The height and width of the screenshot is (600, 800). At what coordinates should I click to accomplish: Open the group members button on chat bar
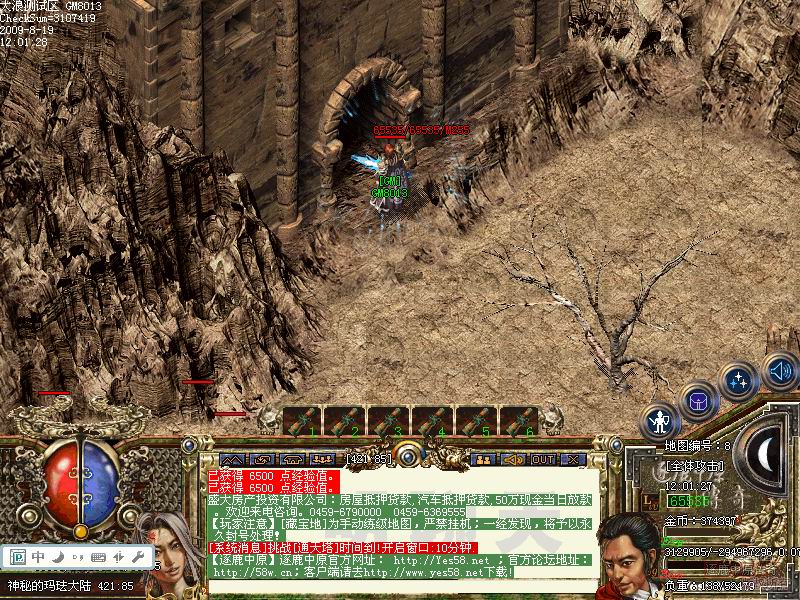pyautogui.click(x=484, y=459)
